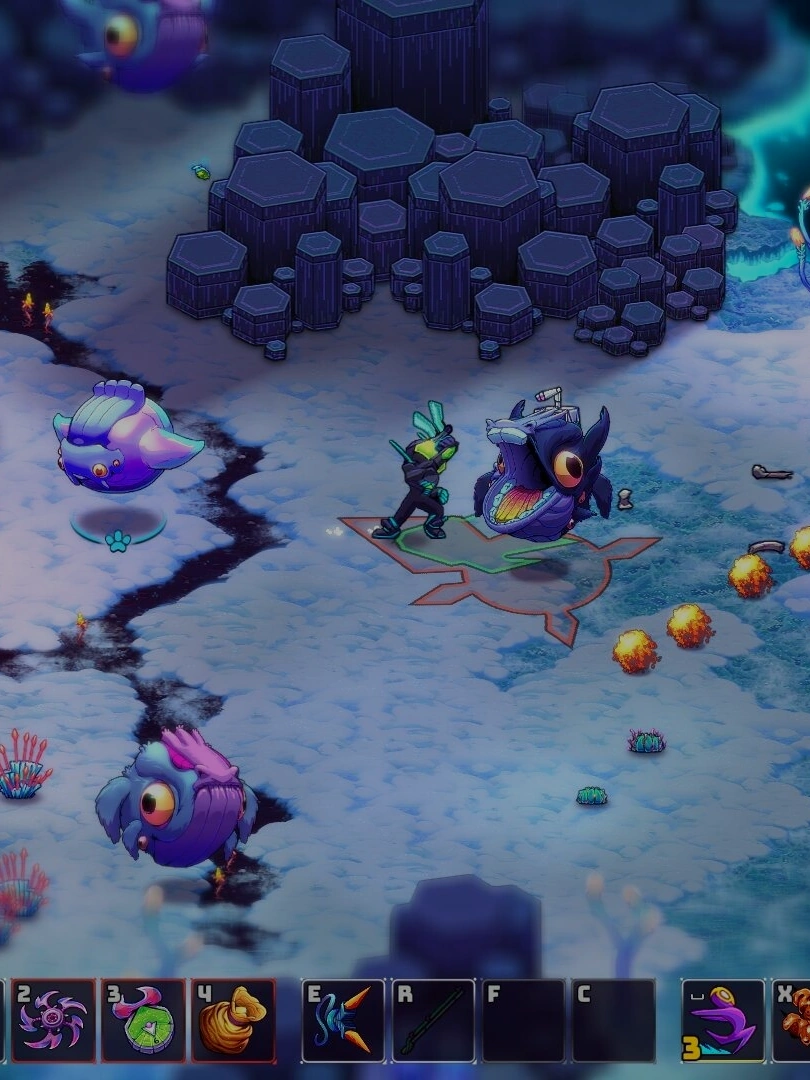Click the orange creature icon in slot X

coord(795,1020)
